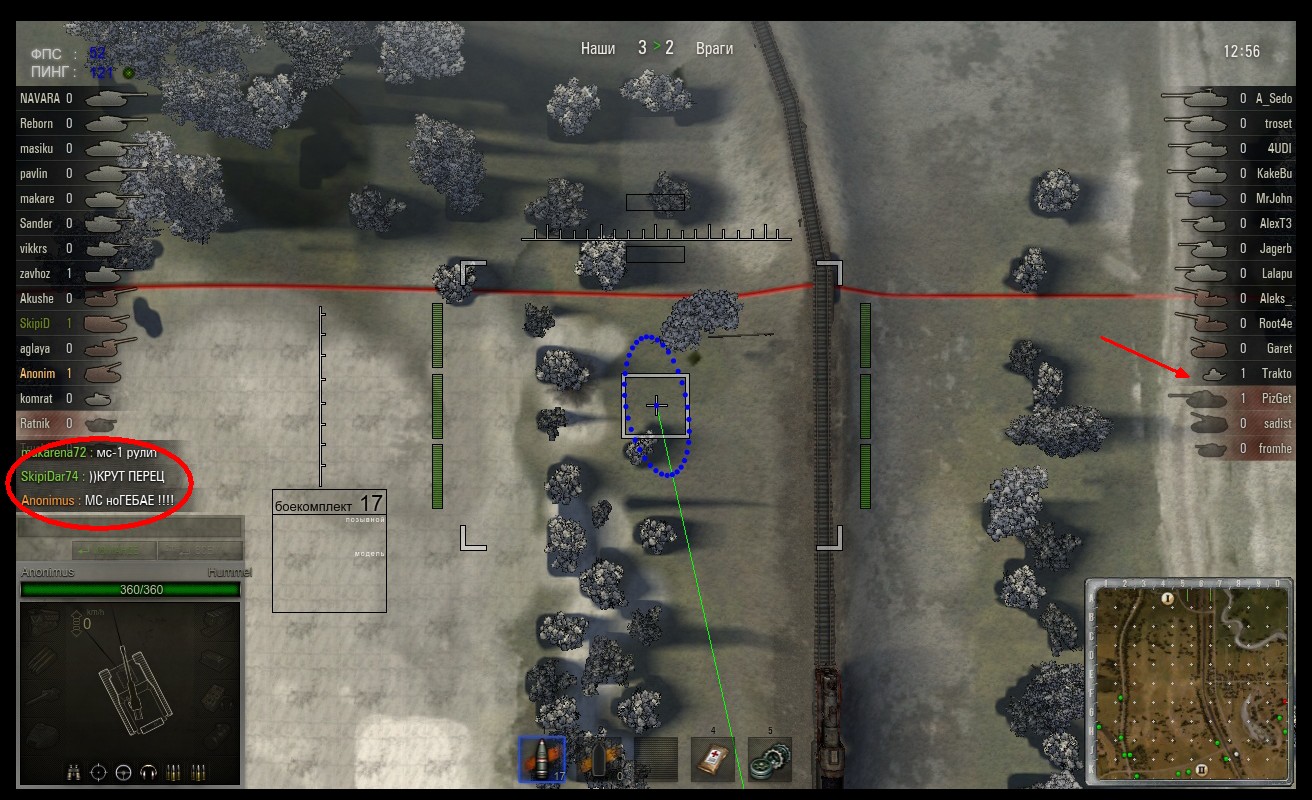
Task: Select enemy A_Sedo in the enemy list
Action: 1274,99
